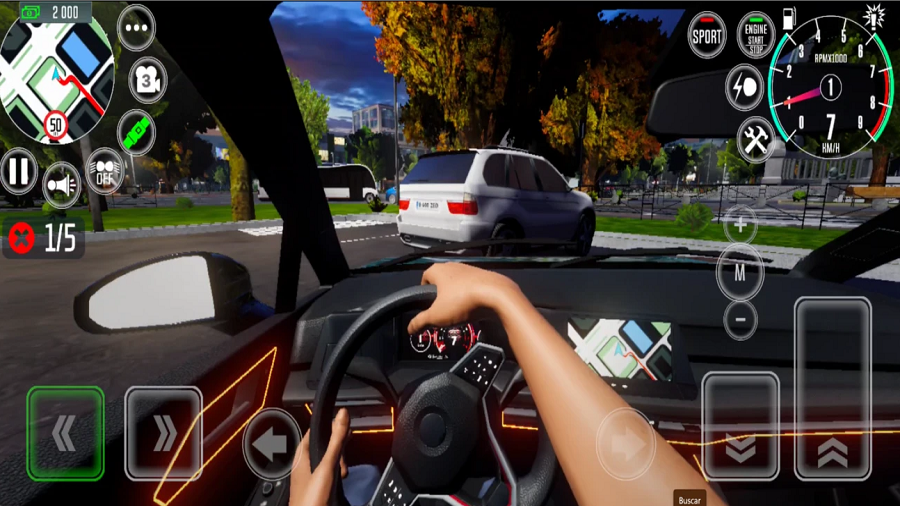This screenshot has width=900, height=506.
Task: Activate the left turn signal arrow
Action: pos(270,444)
